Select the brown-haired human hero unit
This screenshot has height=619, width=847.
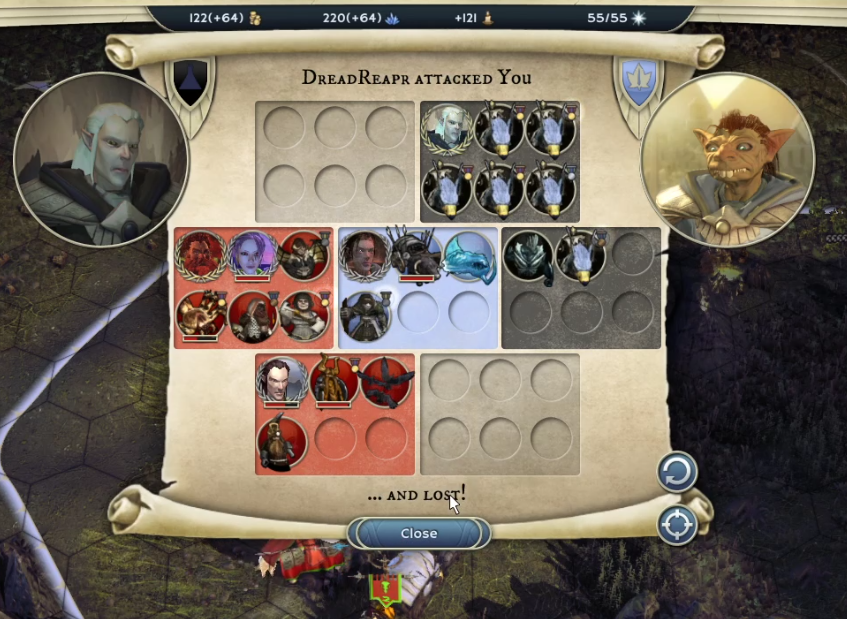[365, 256]
